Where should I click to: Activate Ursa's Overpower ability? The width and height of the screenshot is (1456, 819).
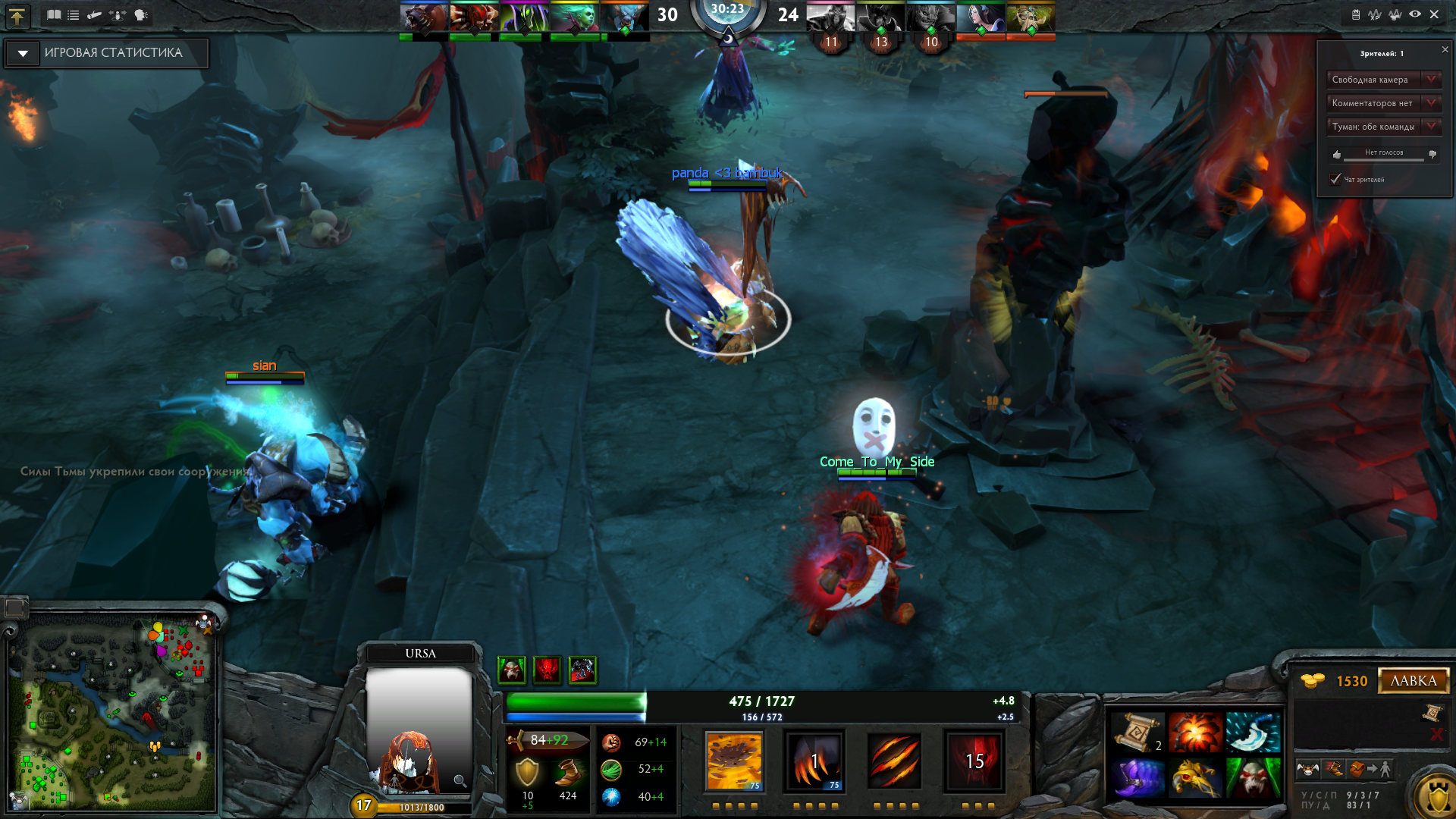click(814, 761)
